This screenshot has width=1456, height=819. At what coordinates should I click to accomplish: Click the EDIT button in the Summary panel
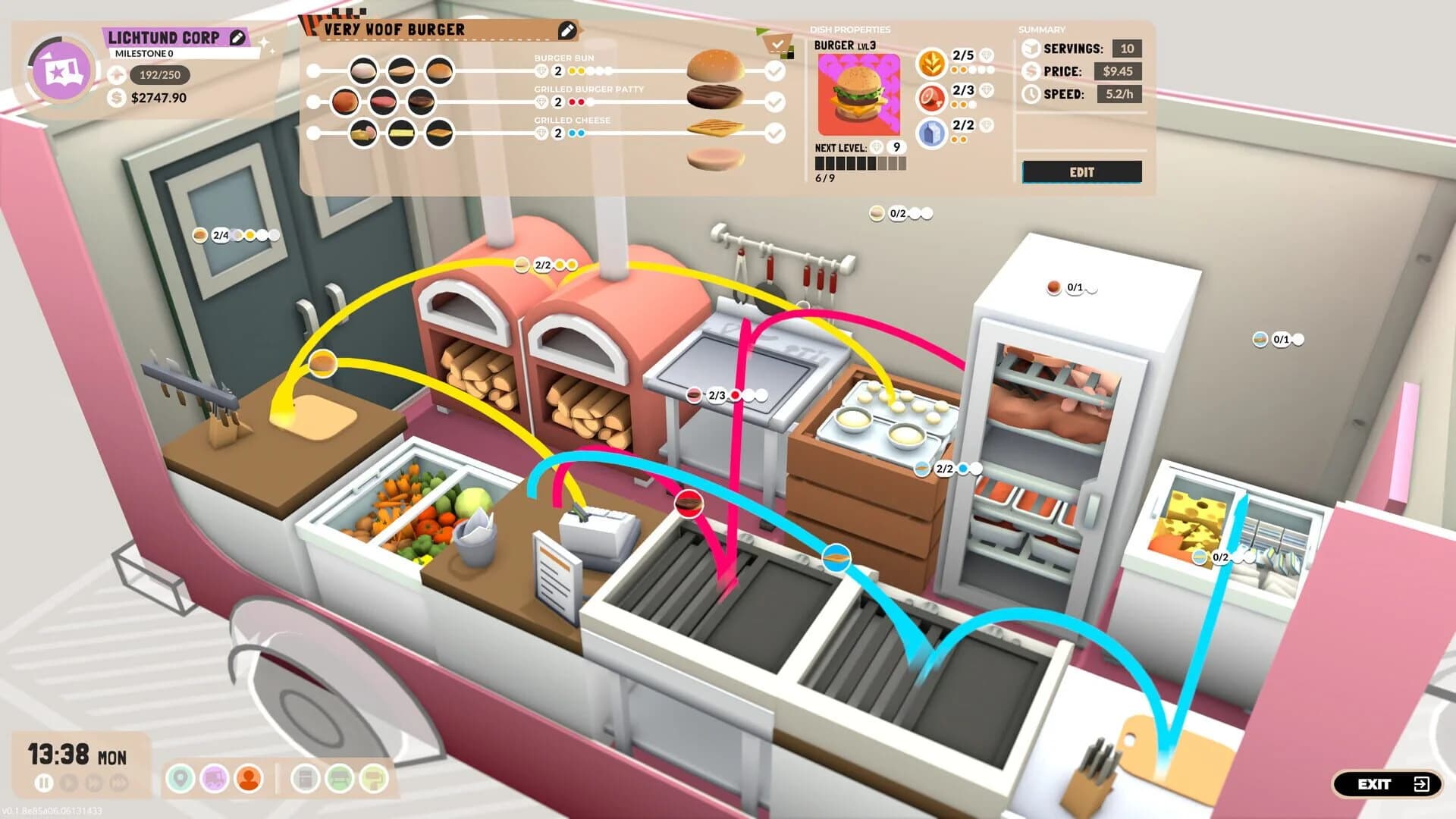click(x=1081, y=172)
